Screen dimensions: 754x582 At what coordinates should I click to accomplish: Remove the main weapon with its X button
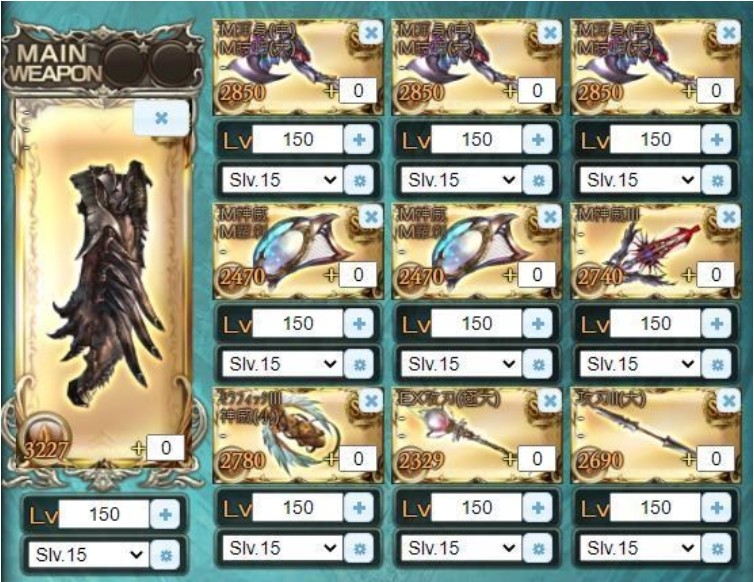[x=160, y=119]
